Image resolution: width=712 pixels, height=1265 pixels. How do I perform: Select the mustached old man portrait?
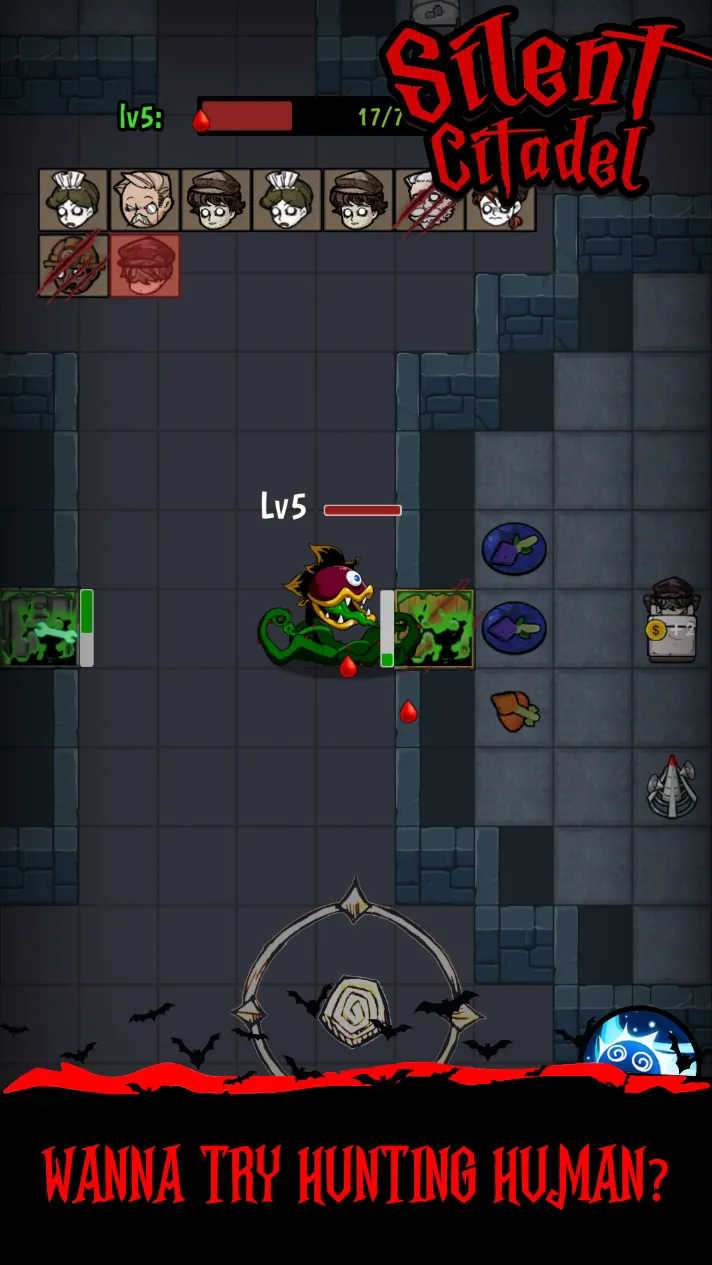click(144, 200)
